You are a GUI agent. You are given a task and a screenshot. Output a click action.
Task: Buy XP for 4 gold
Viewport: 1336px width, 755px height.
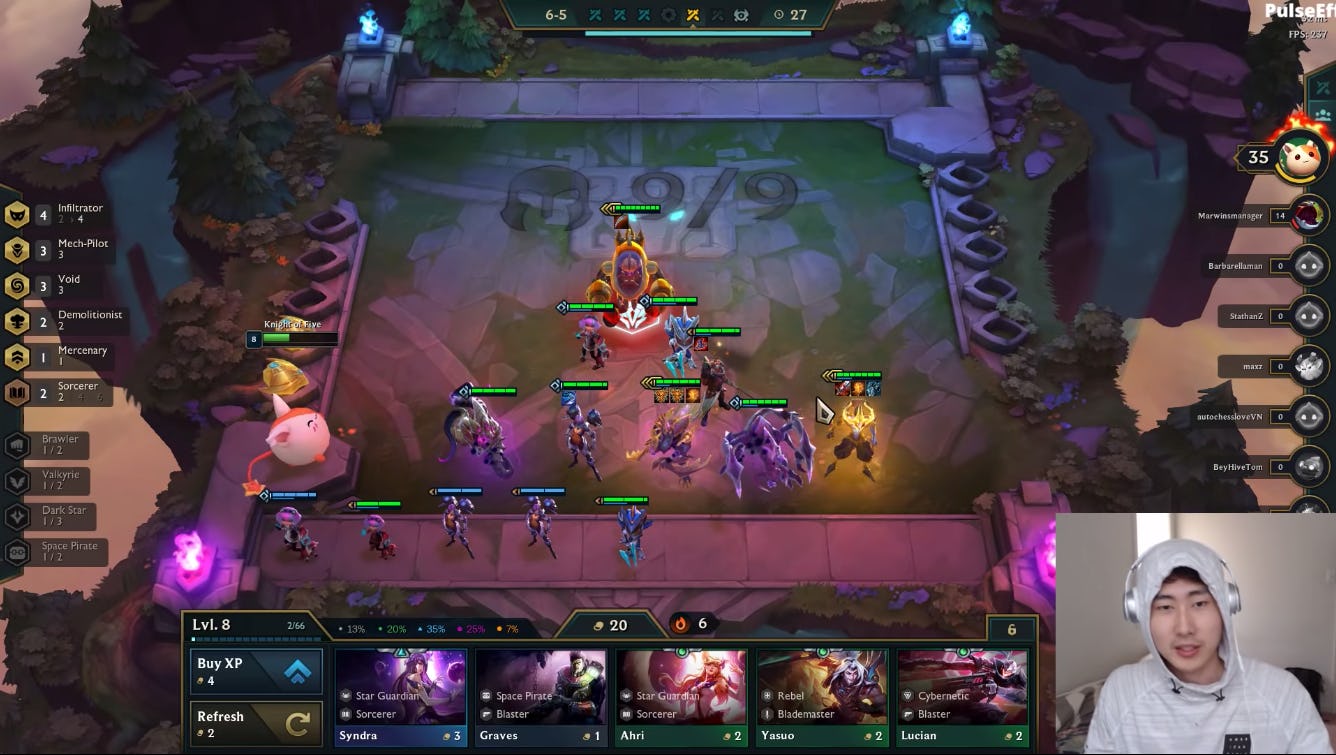[x=256, y=671]
